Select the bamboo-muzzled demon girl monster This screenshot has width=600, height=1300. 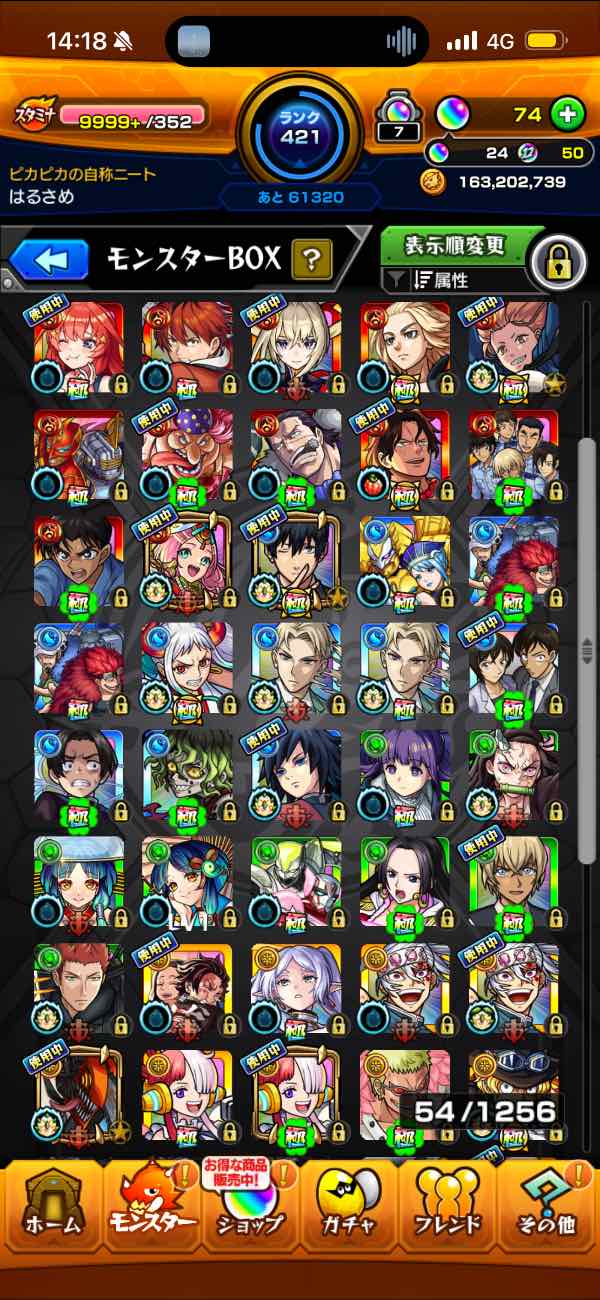click(x=514, y=775)
